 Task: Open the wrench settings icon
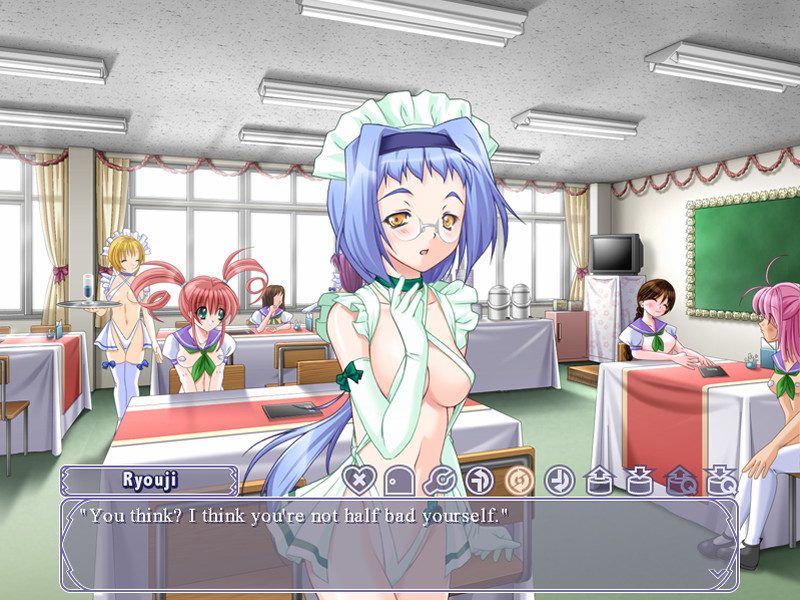click(x=439, y=481)
